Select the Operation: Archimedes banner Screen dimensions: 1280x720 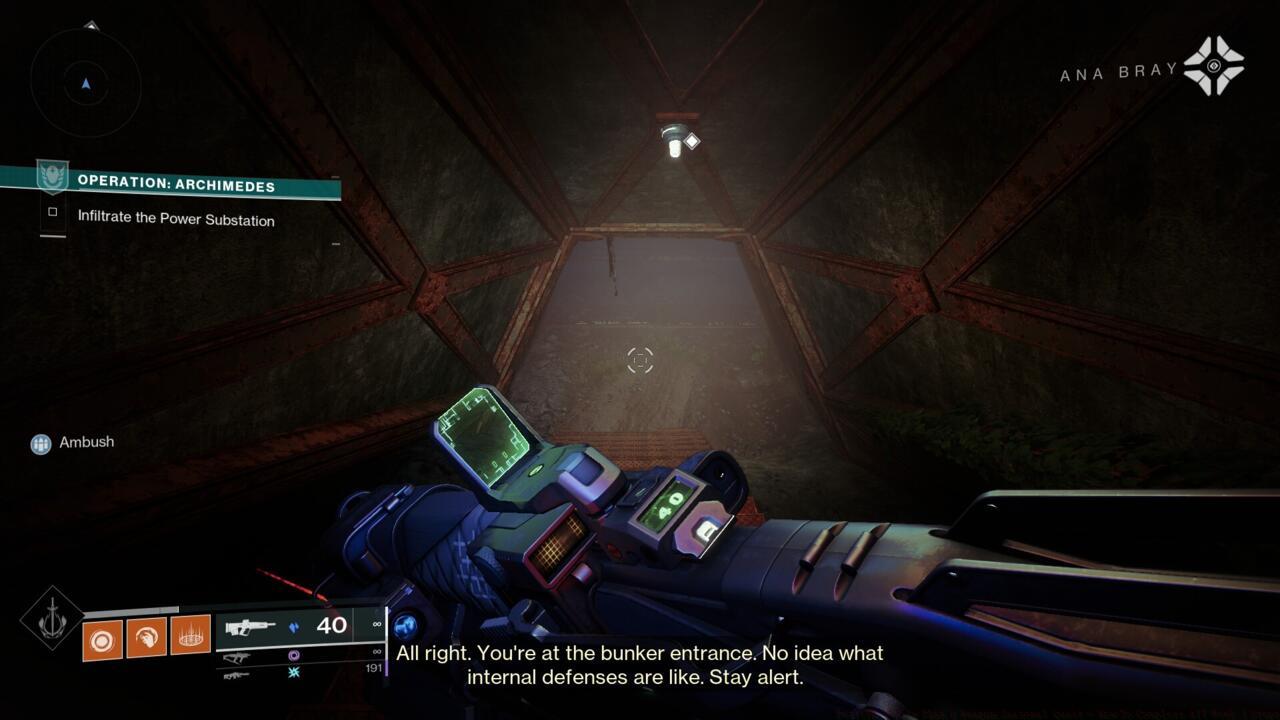(175, 185)
